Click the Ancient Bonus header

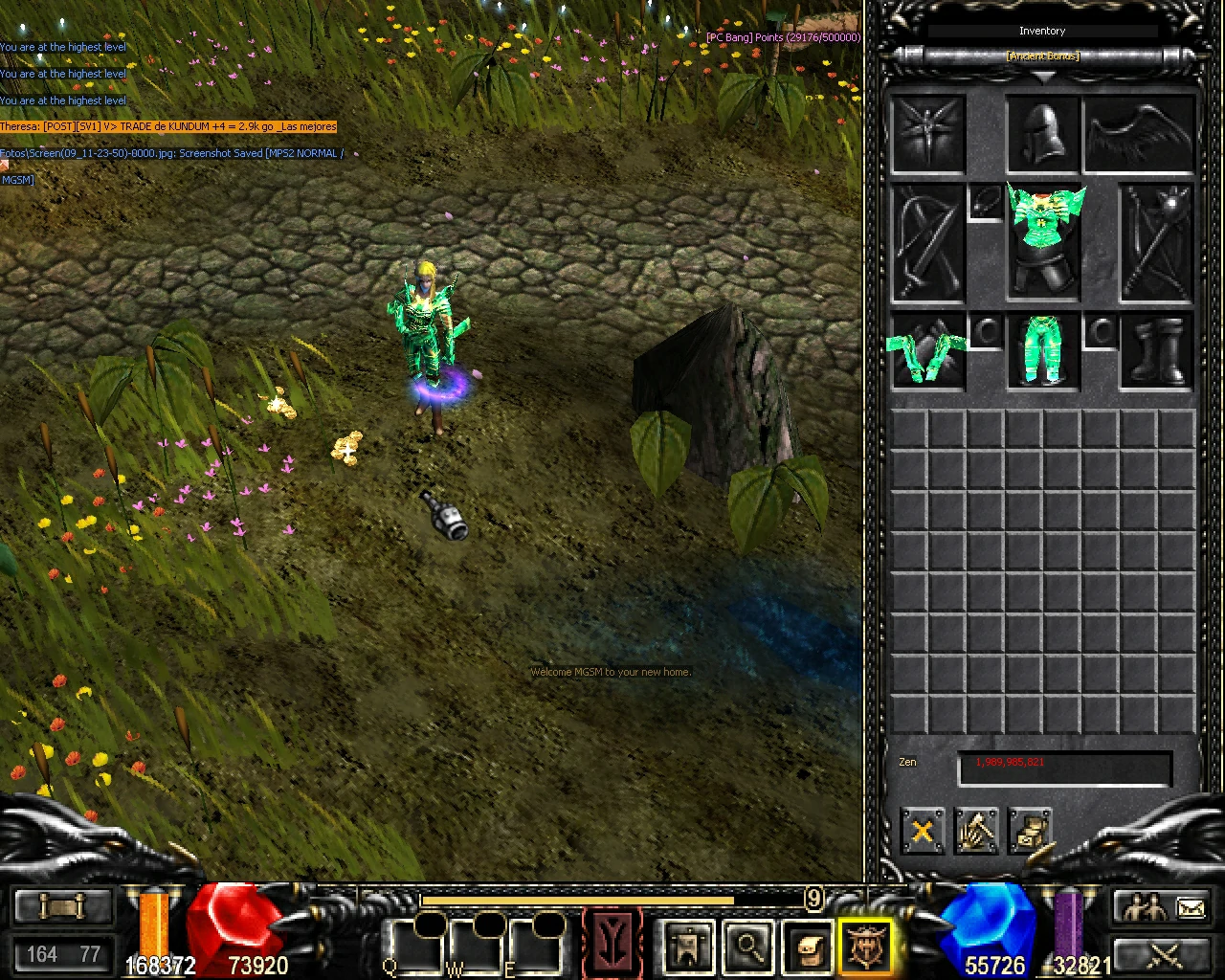tap(1042, 55)
